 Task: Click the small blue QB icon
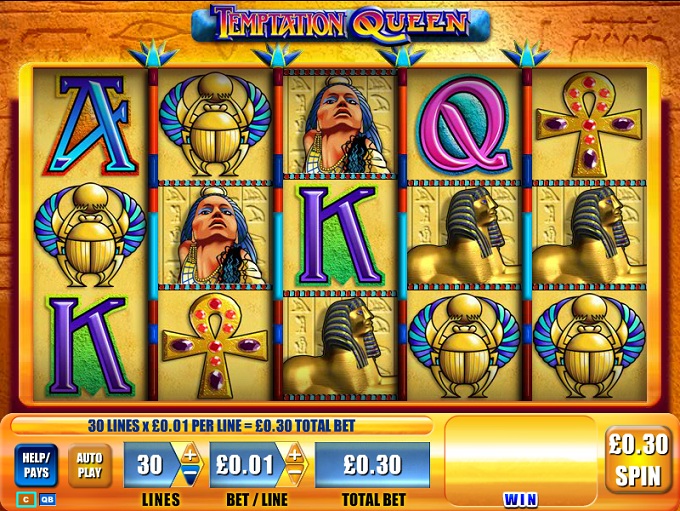(47, 497)
